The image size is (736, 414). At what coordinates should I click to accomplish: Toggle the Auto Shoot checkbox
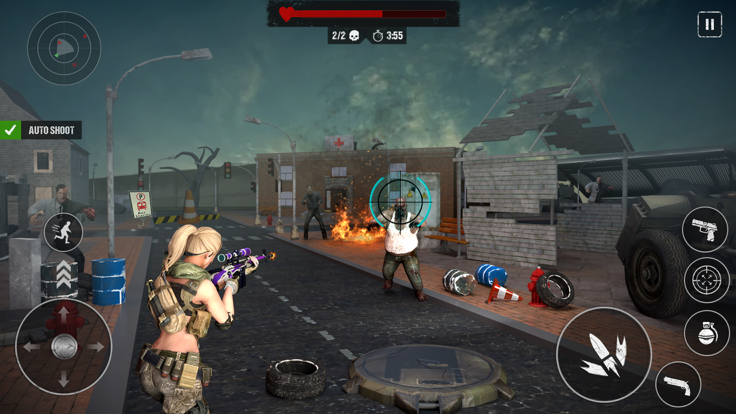11,130
